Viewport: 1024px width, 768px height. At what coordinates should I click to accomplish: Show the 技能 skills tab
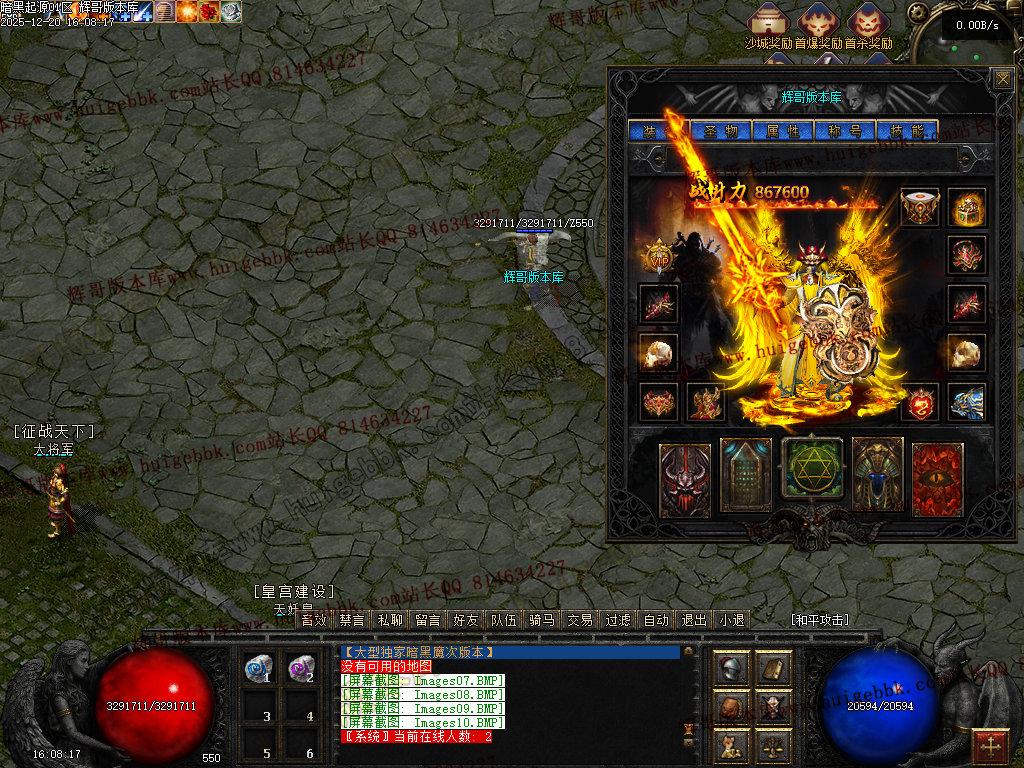[906, 131]
